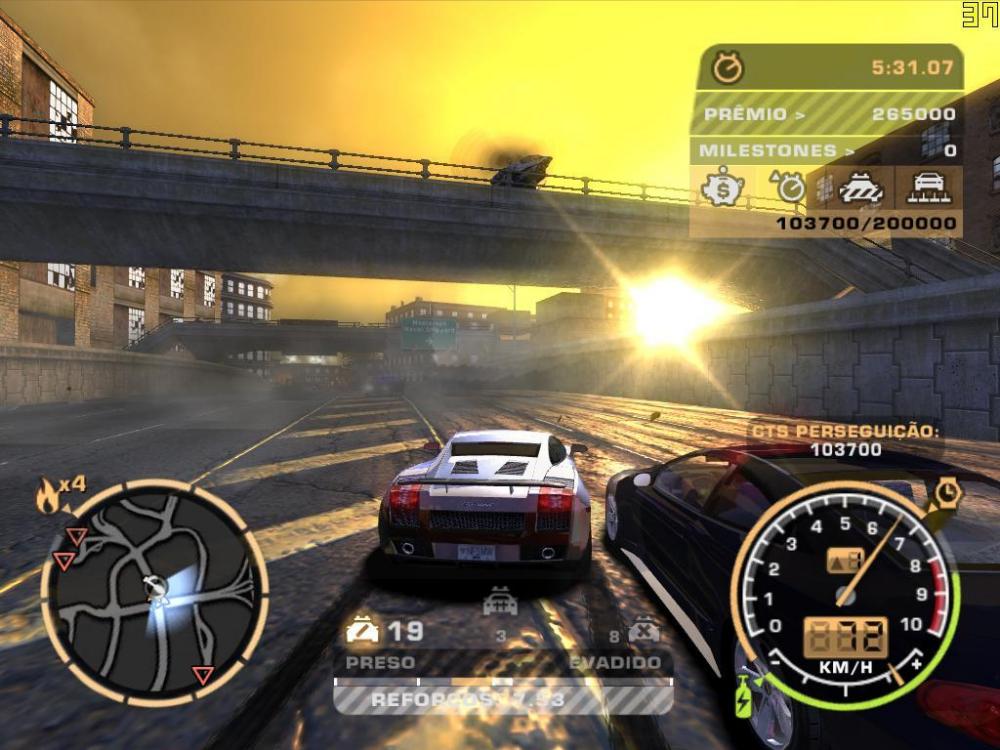Viewport: 1000px width, 750px height.
Task: Select the flame heat level icon
Action: pos(48,496)
